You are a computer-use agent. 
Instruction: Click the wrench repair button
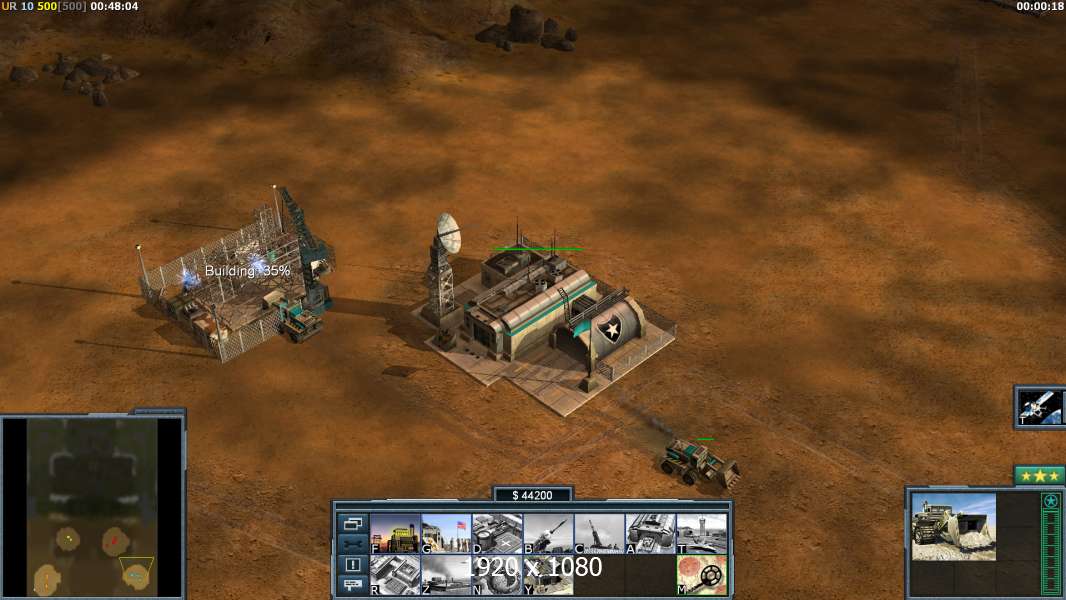pyautogui.click(x=352, y=544)
